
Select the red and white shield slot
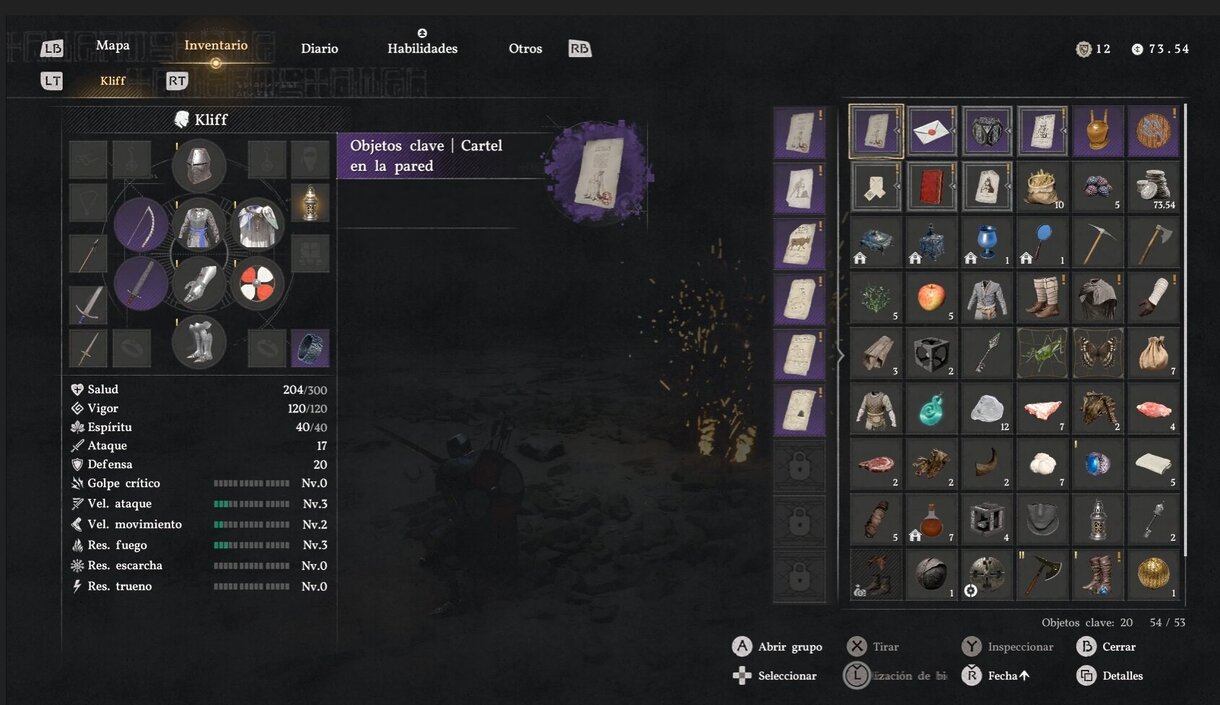[x=257, y=284]
